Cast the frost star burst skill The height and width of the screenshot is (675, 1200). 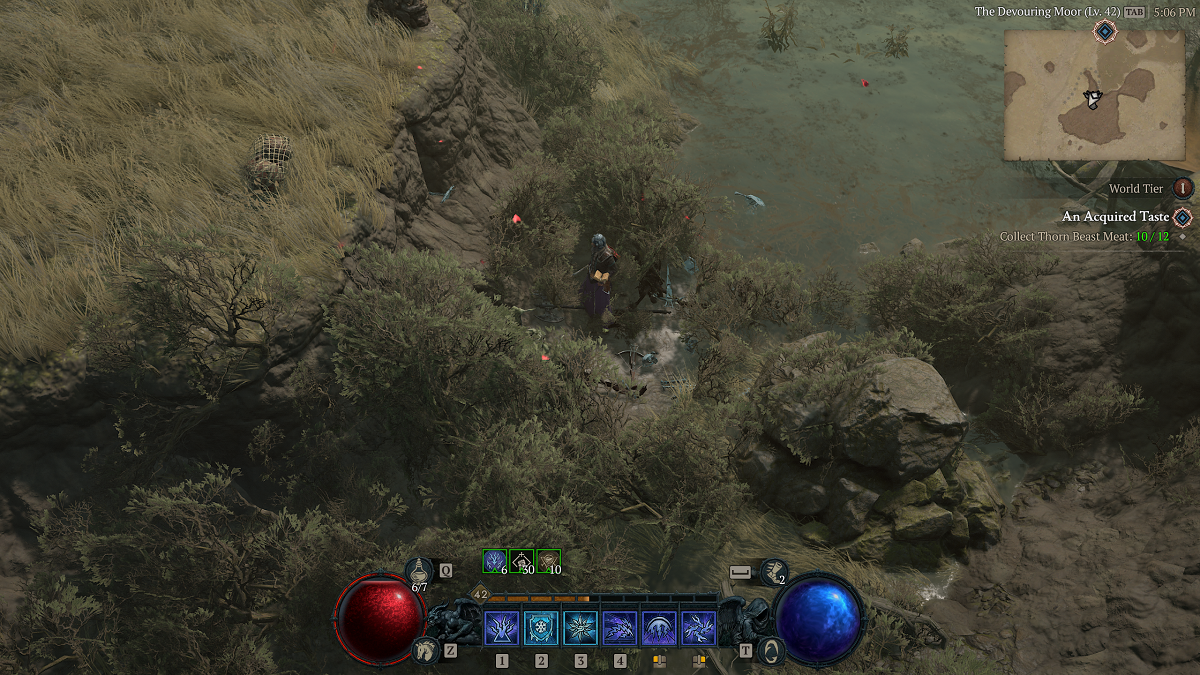point(580,629)
